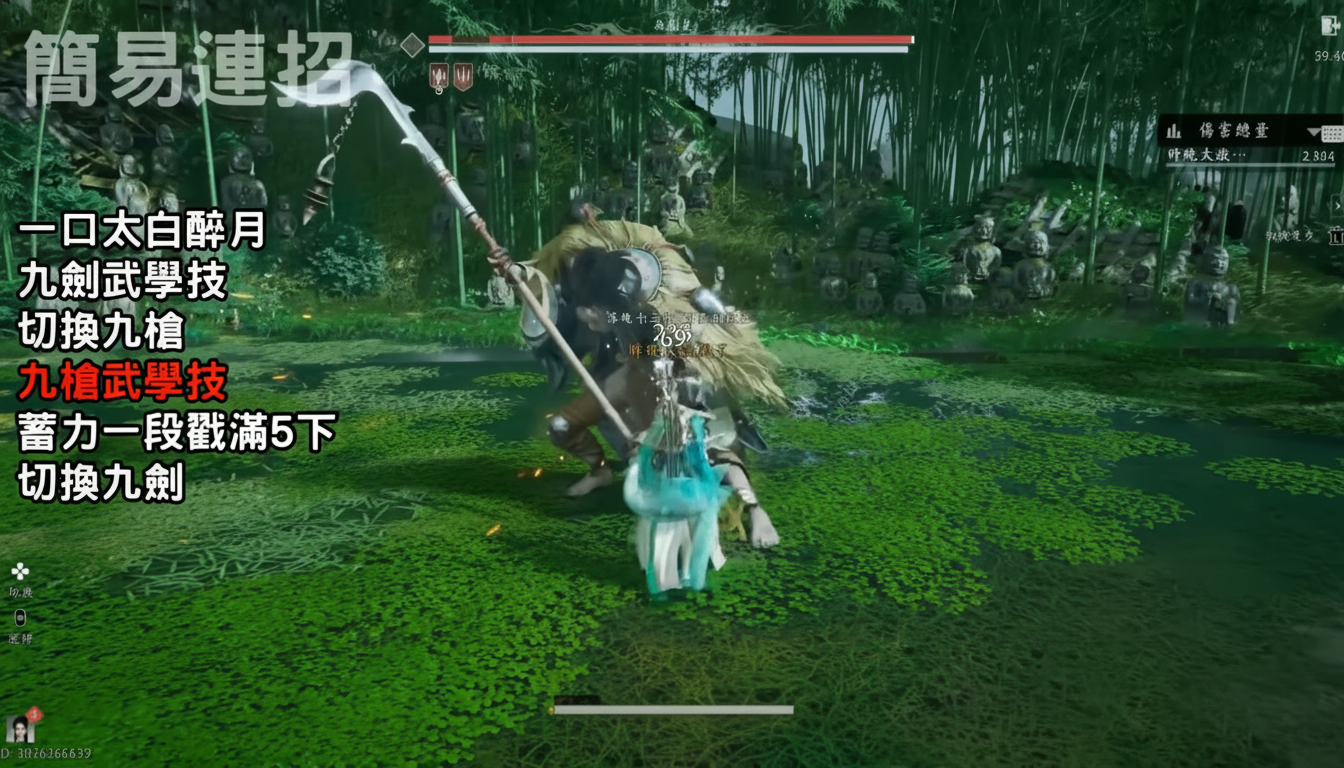Expand the 傷害總量 dropdown arrow
This screenshot has width=1344, height=768.
pos(1312,131)
